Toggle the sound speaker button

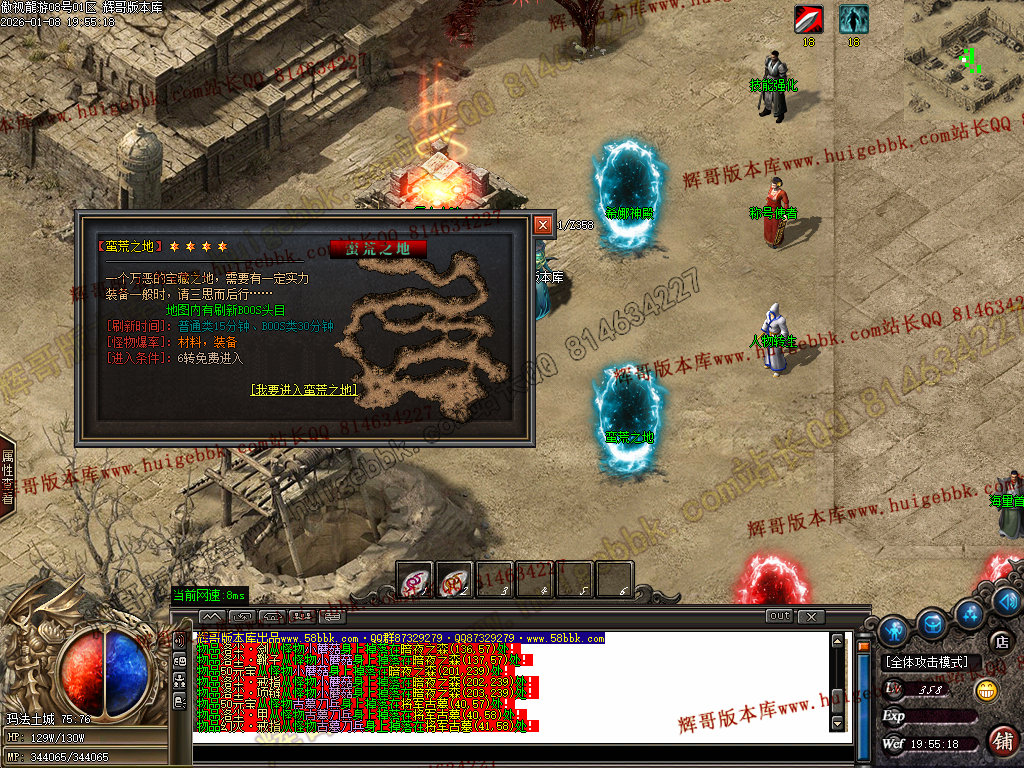coord(1007,601)
